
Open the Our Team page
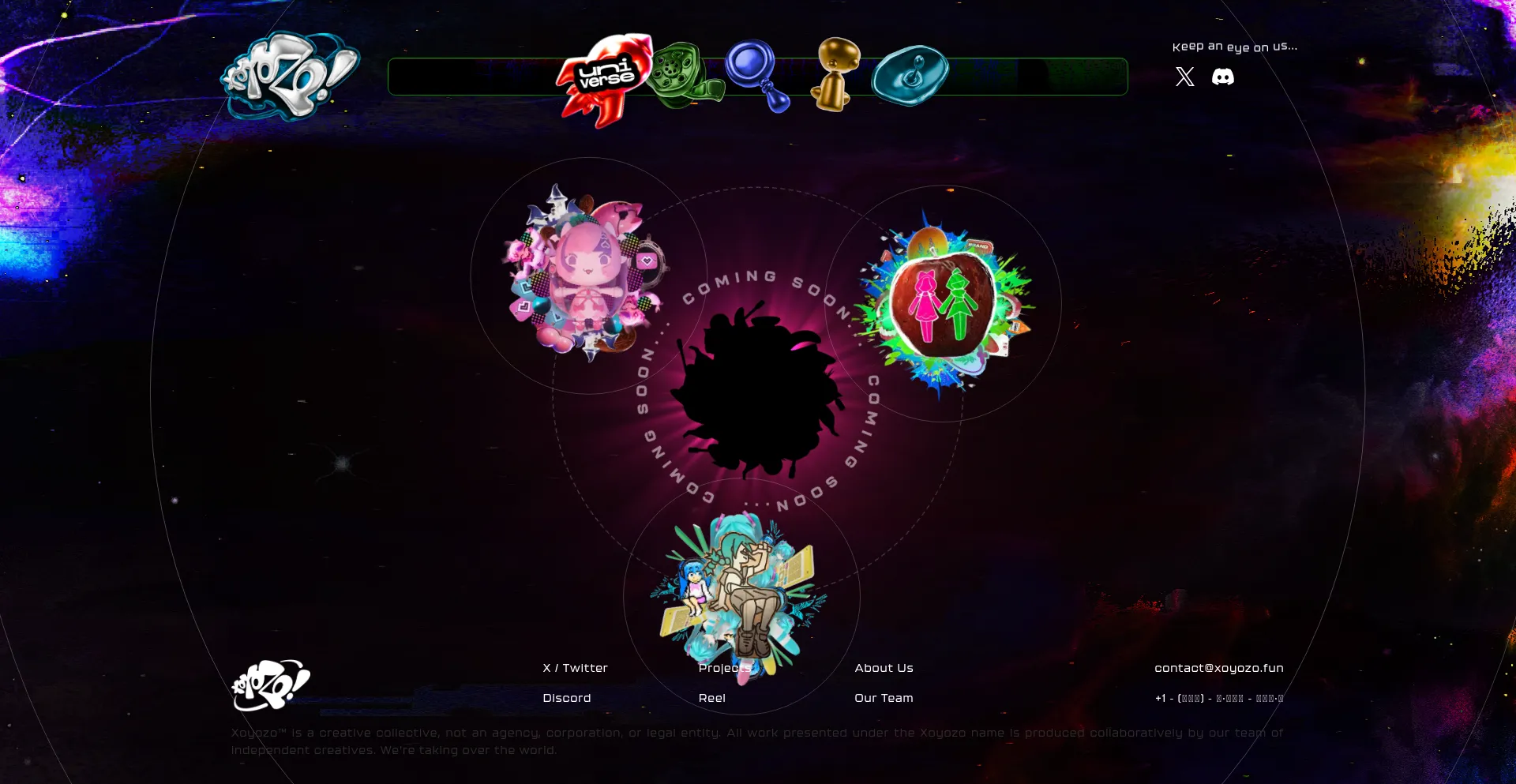(884, 698)
